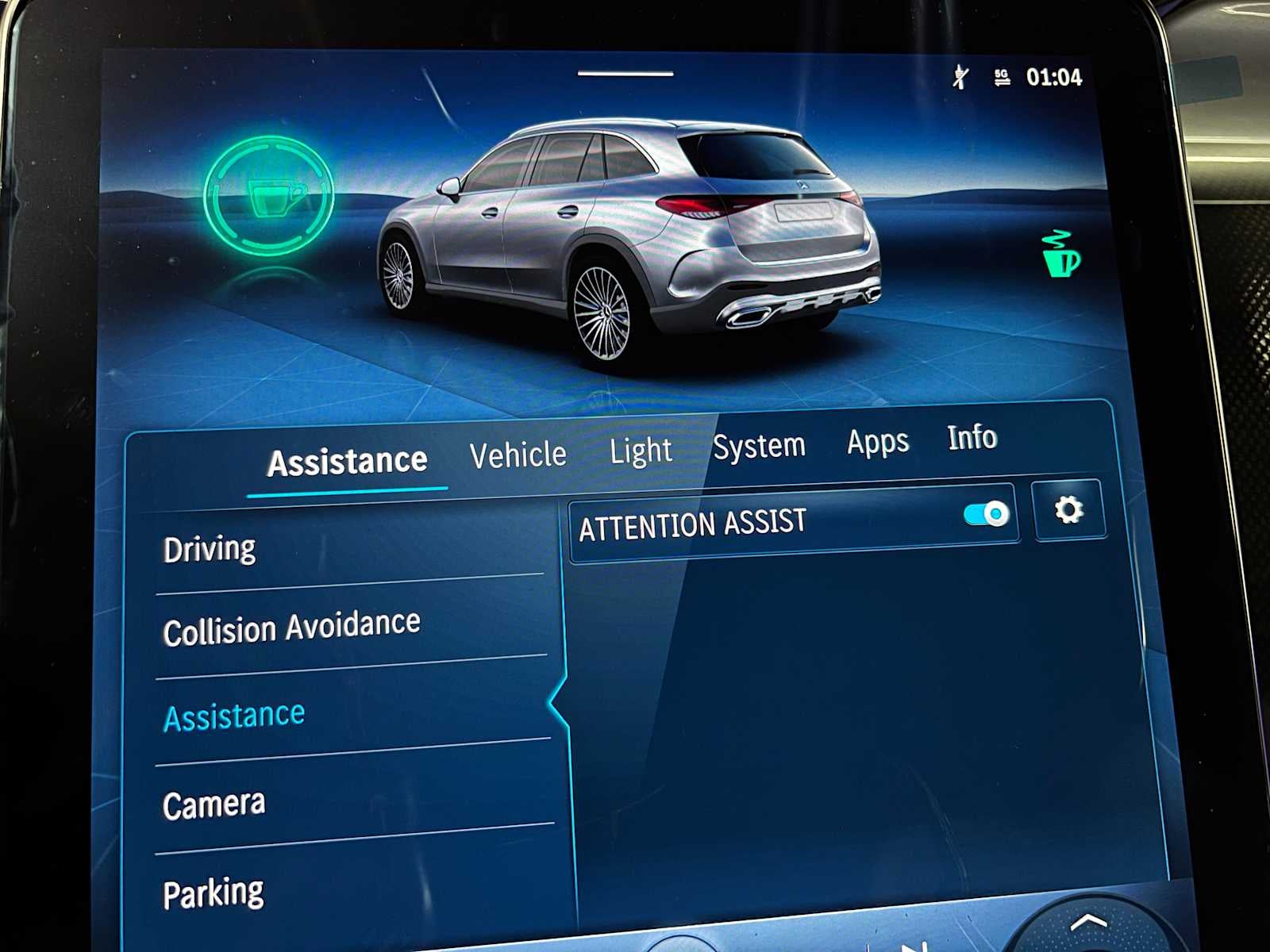Tap the clock showing 01:04
1270x952 pixels.
pos(1057,77)
